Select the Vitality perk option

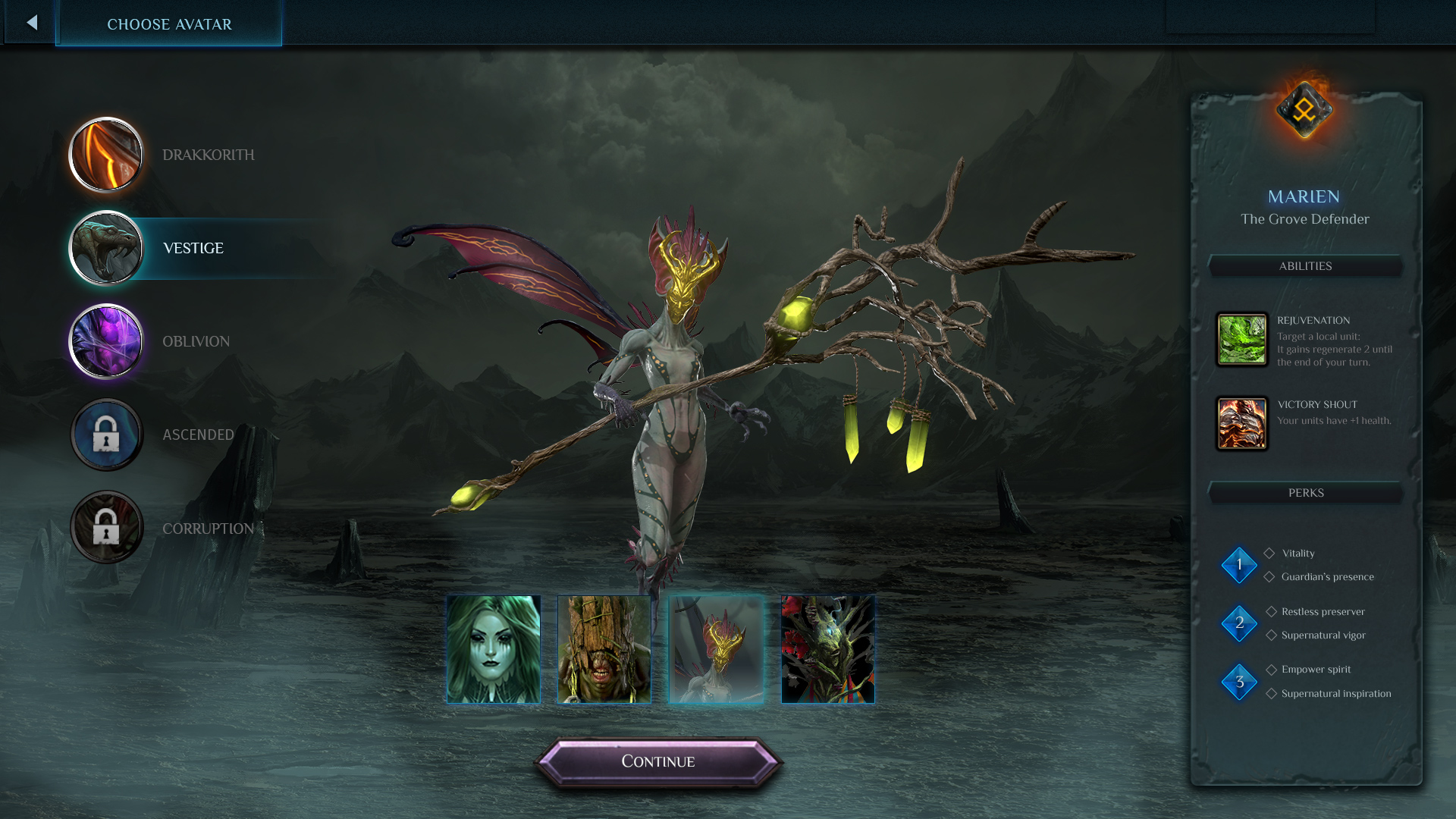point(1297,553)
